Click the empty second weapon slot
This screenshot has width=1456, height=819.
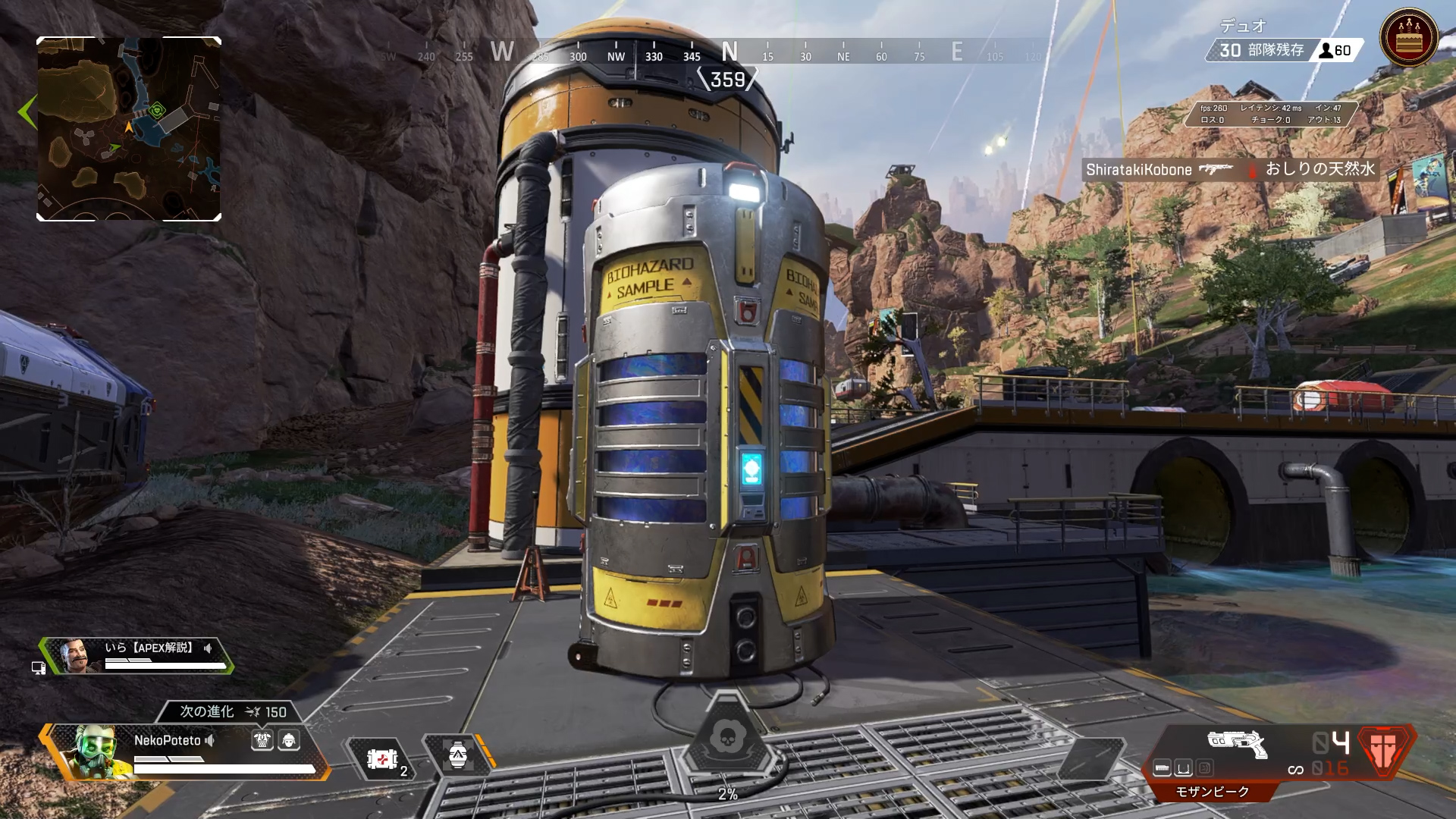point(1090,757)
